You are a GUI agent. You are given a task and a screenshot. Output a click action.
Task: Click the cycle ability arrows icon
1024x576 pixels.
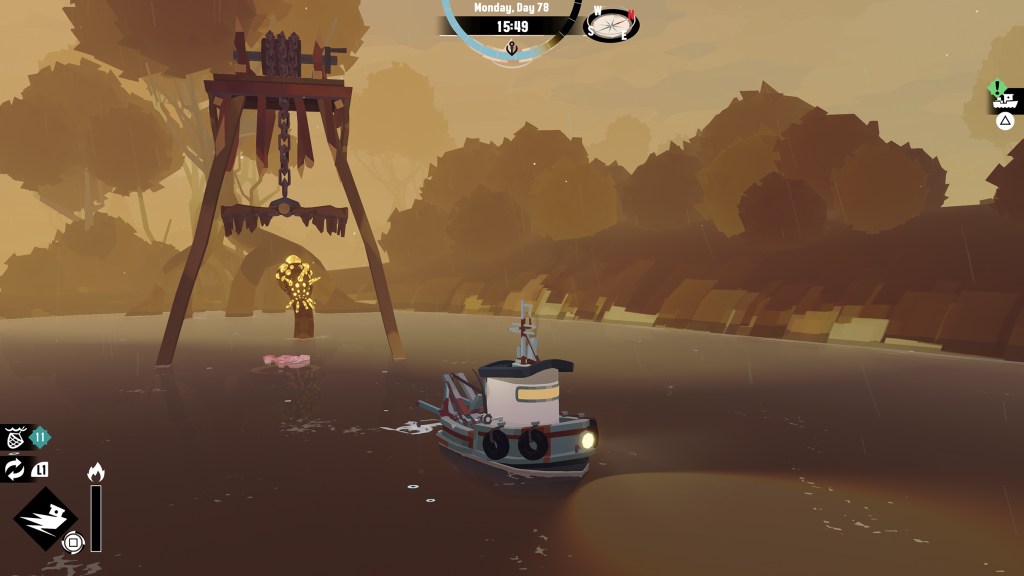pyautogui.click(x=15, y=469)
